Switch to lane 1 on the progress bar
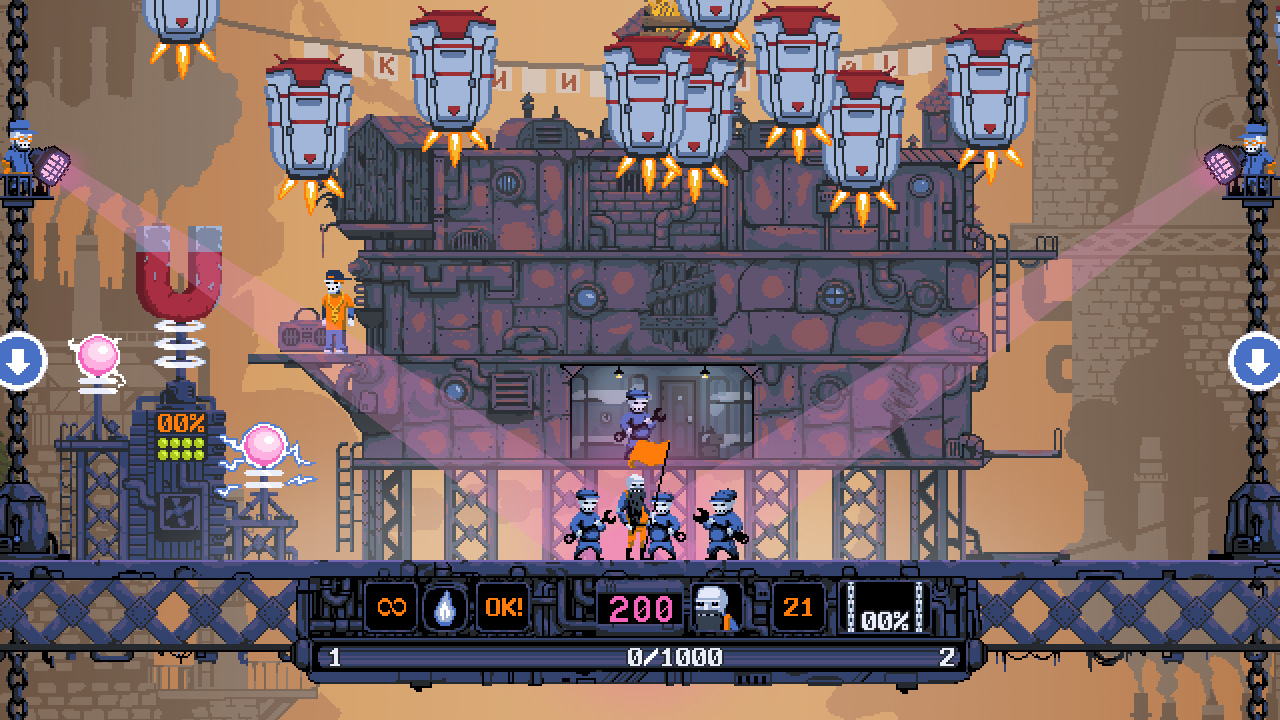 tap(332, 656)
